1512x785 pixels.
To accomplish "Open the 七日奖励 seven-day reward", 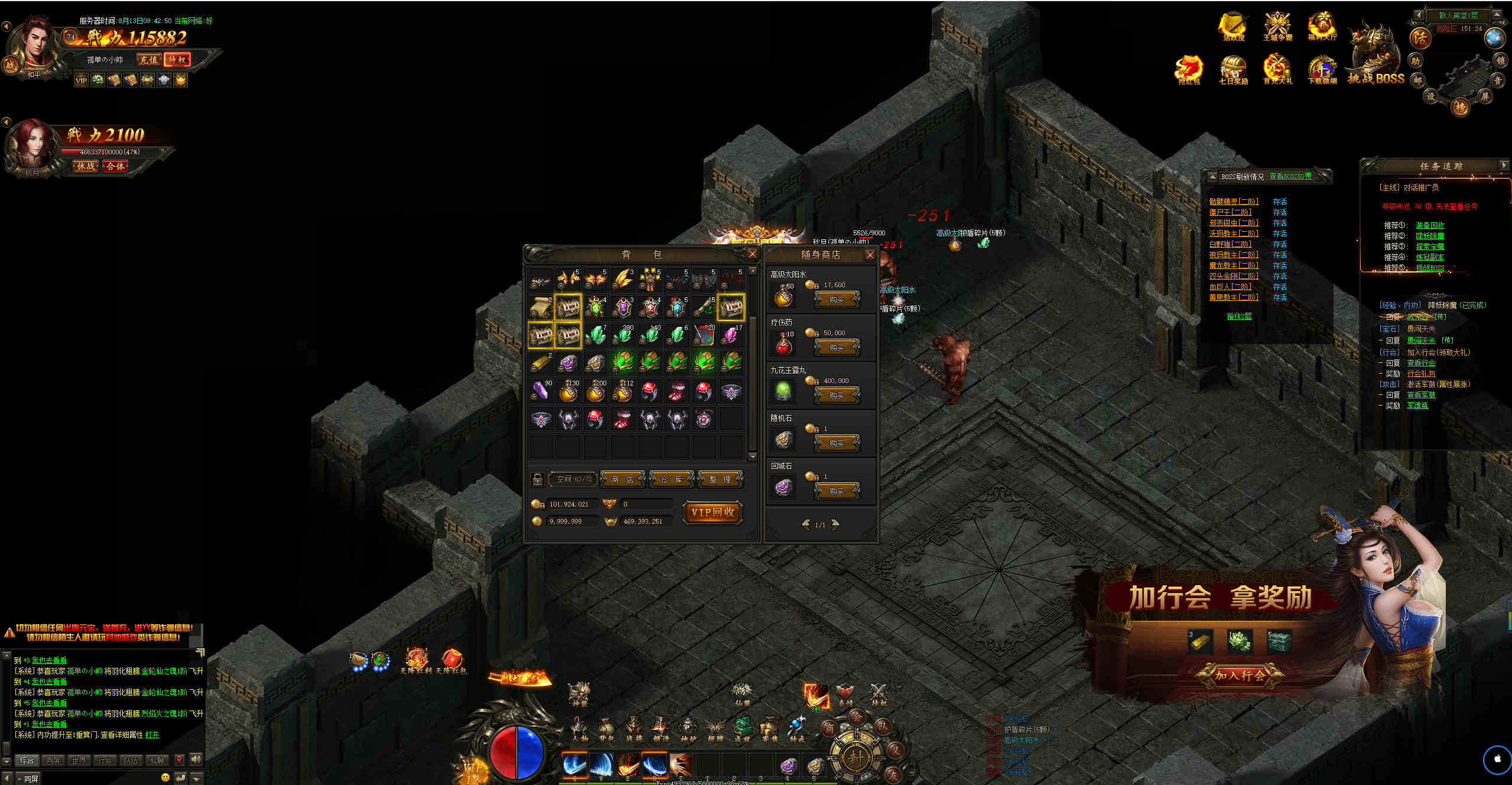I will coord(1233,70).
